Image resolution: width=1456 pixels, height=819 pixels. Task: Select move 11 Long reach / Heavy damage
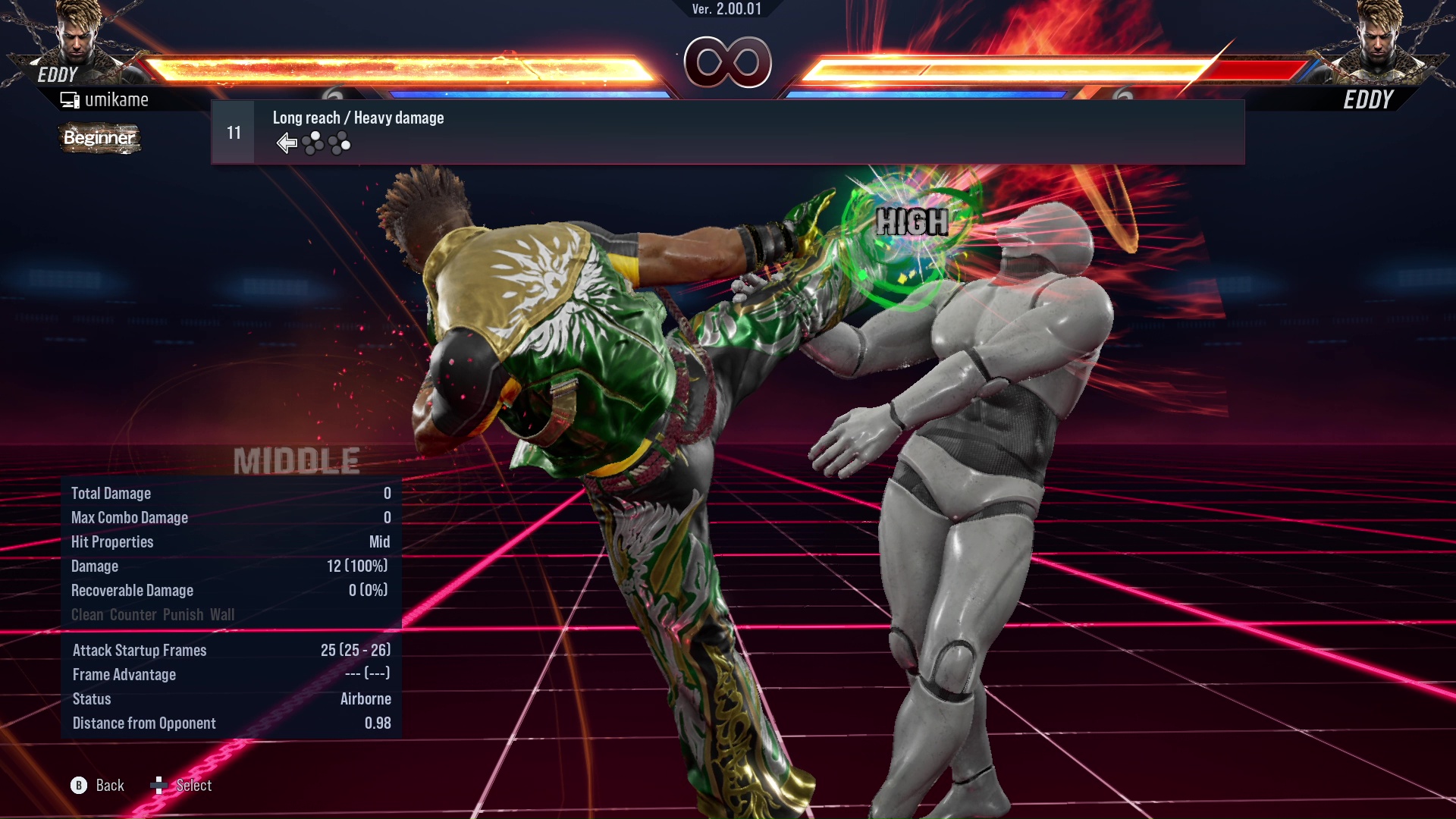coord(726,133)
